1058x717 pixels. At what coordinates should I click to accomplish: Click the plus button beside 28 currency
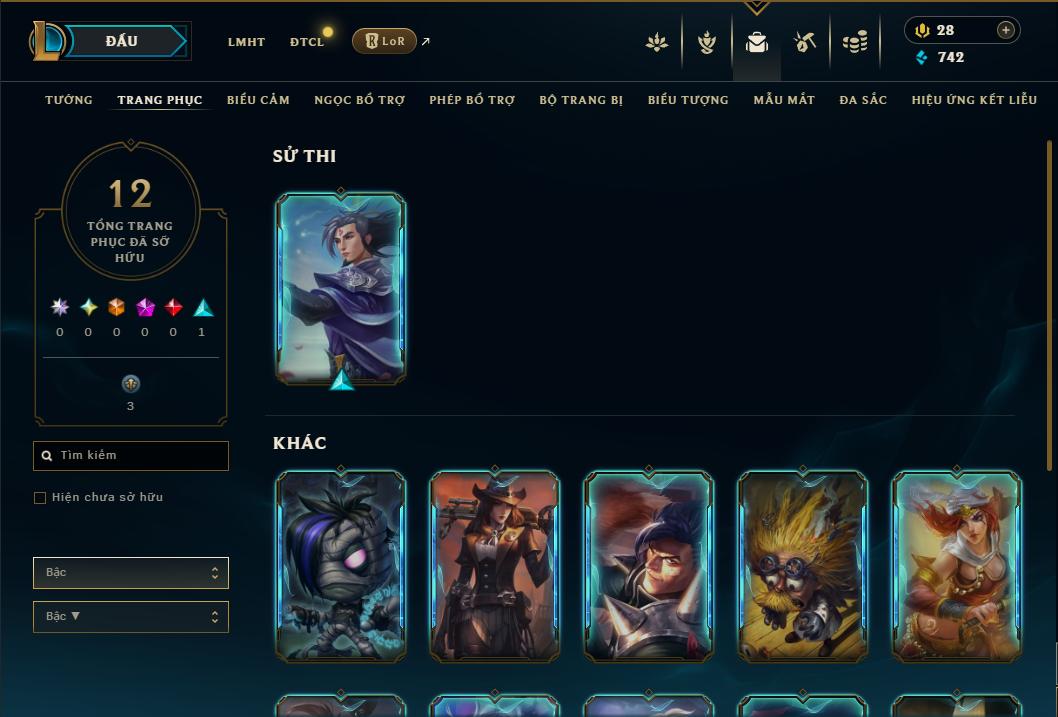coord(1006,30)
